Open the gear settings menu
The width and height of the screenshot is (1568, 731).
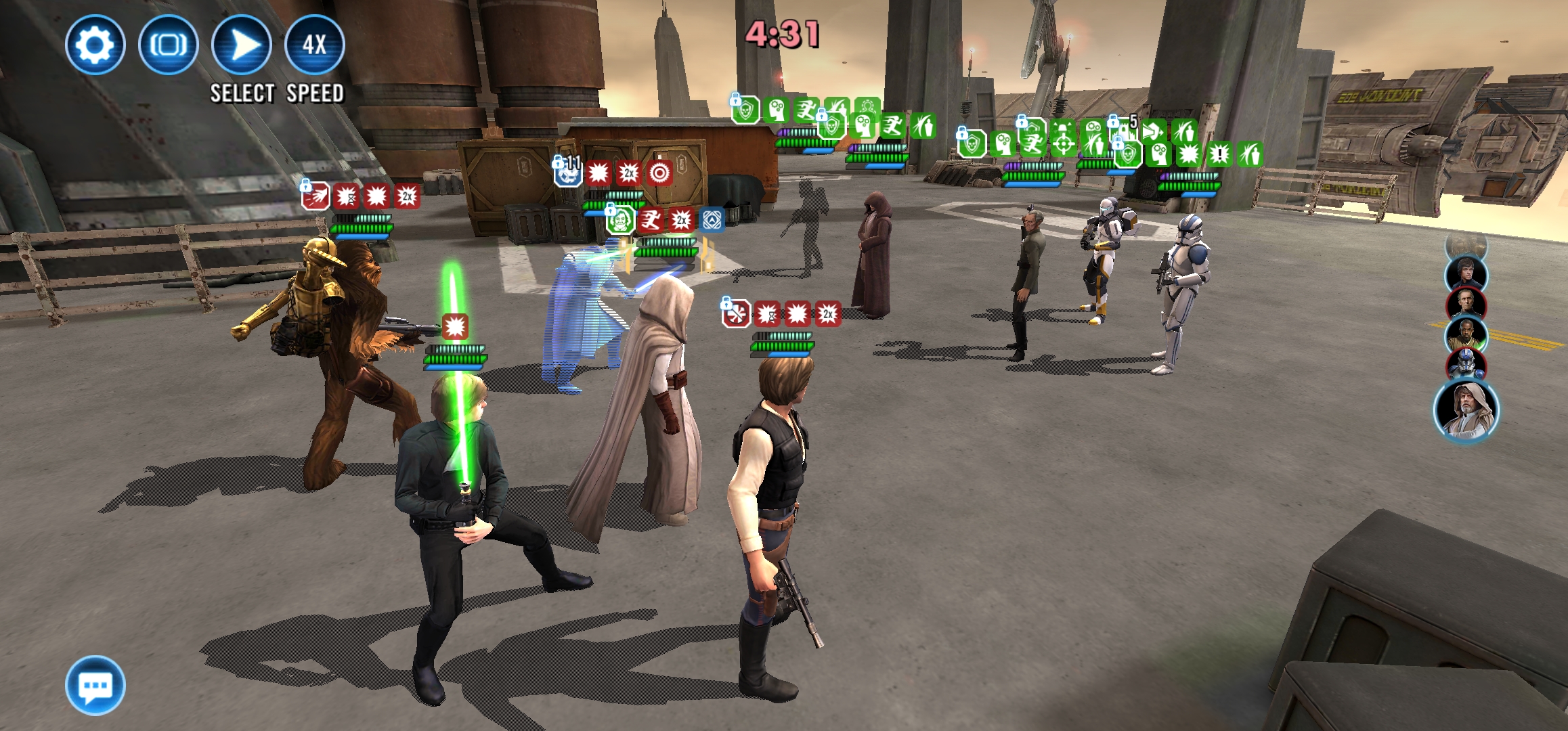point(95,45)
